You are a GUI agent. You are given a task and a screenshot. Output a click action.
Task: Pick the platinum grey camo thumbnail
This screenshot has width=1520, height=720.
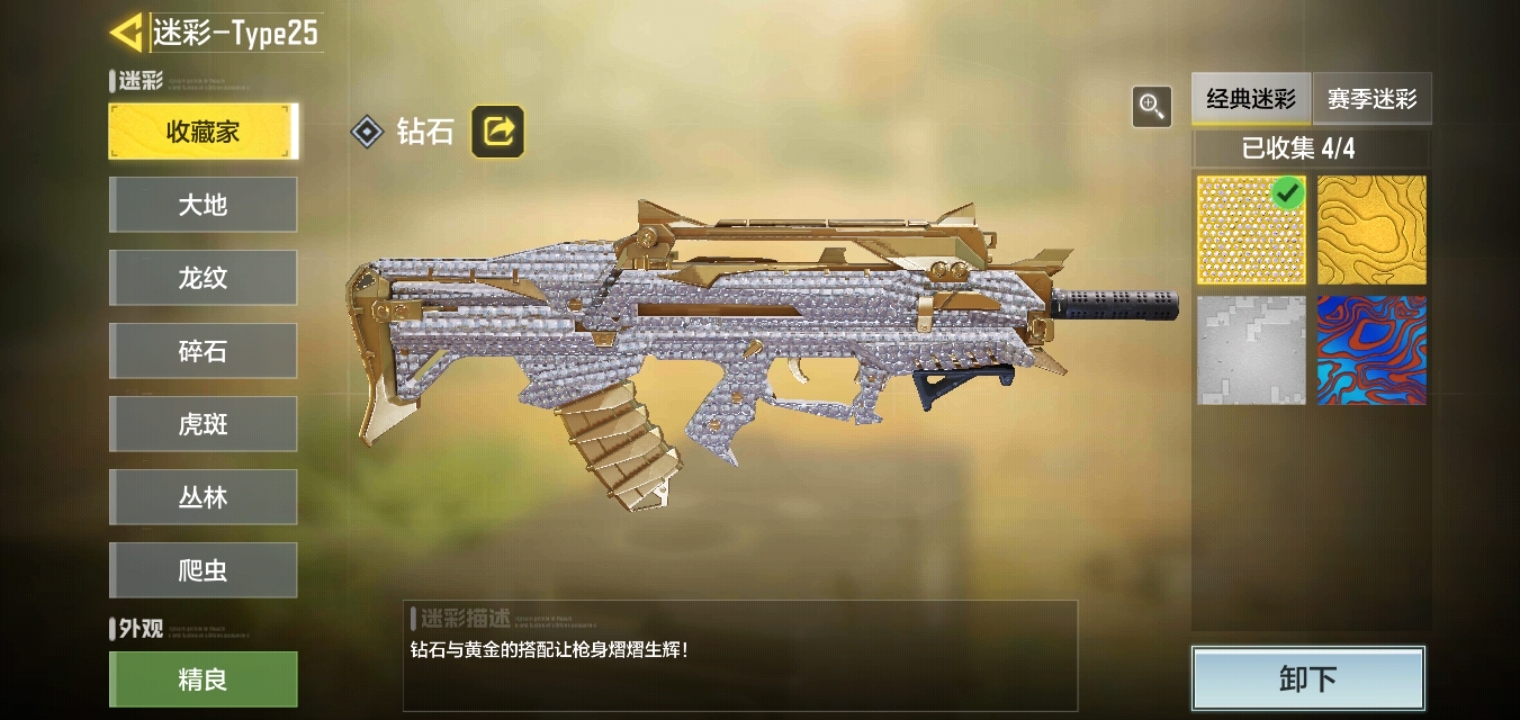coord(1251,350)
